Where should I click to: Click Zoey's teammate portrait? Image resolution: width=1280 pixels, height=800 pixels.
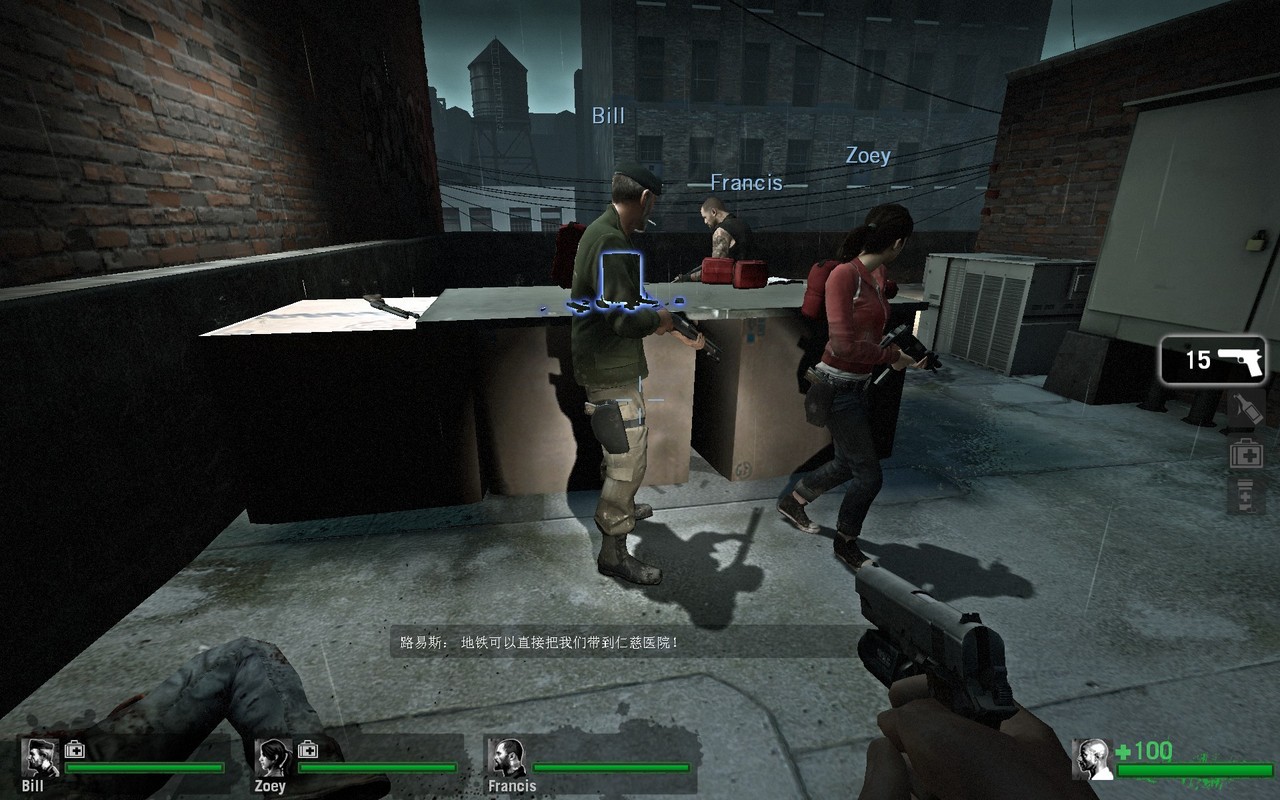[x=273, y=757]
